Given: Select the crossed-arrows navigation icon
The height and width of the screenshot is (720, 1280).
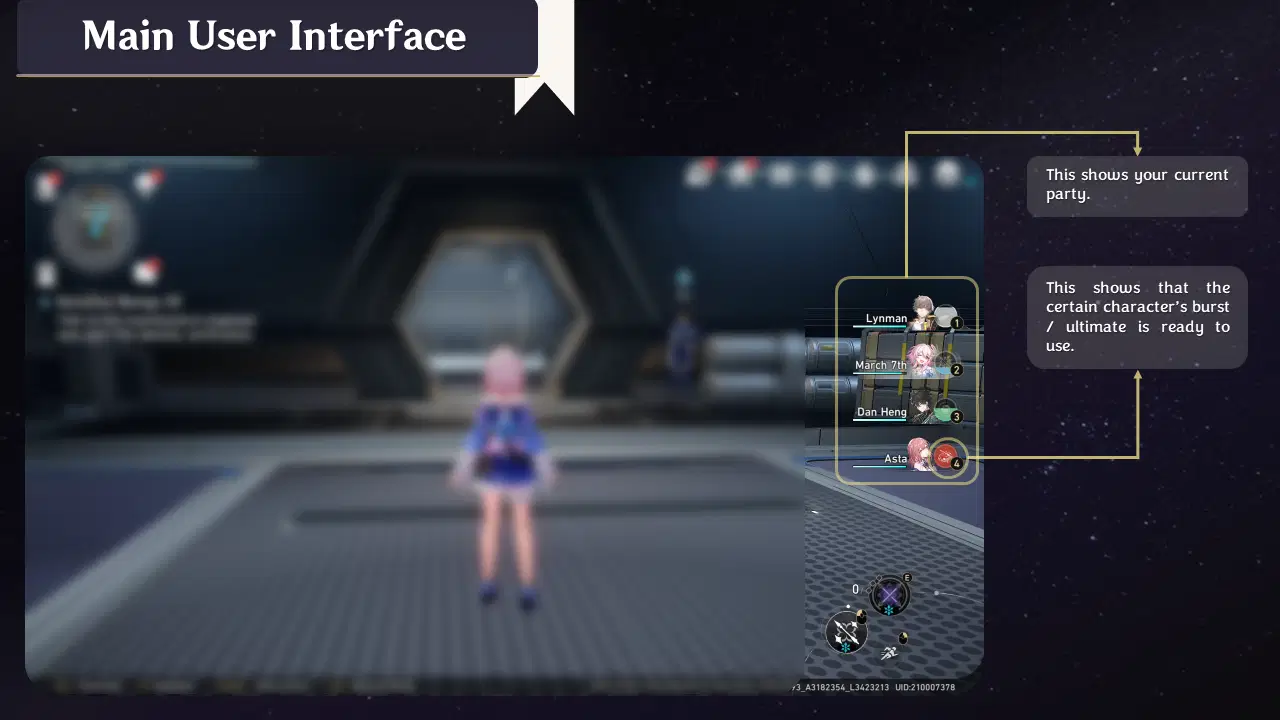Looking at the screenshot, I should [x=845, y=633].
